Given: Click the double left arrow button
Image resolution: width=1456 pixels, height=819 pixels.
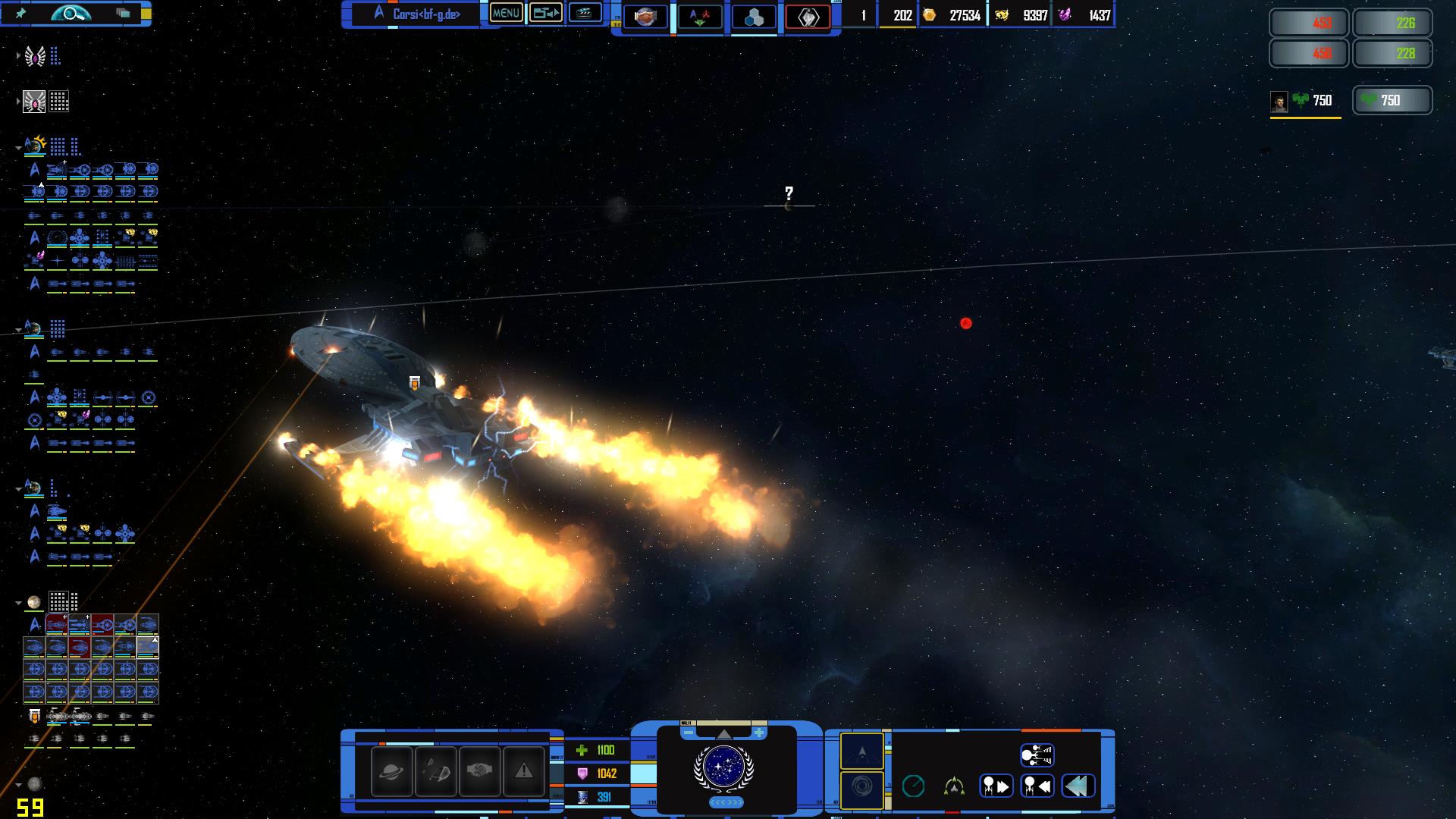Looking at the screenshot, I should [1078, 786].
